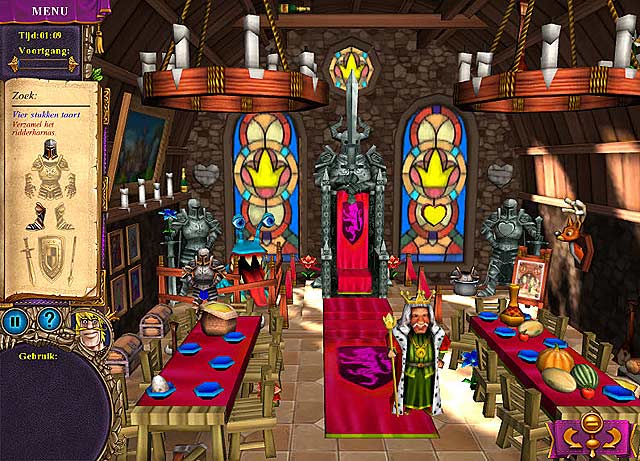This screenshot has height=461, width=640.
Task: Rotate the view with the left gold arrow
Action: [x=574, y=438]
